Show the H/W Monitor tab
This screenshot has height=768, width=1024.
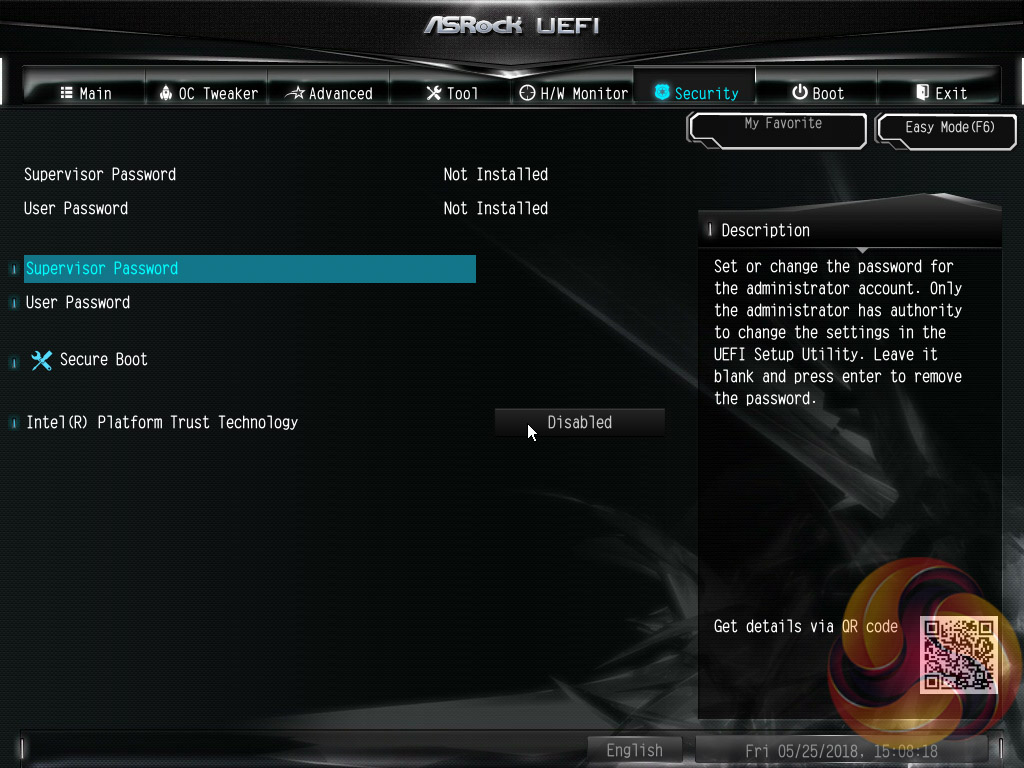point(574,93)
